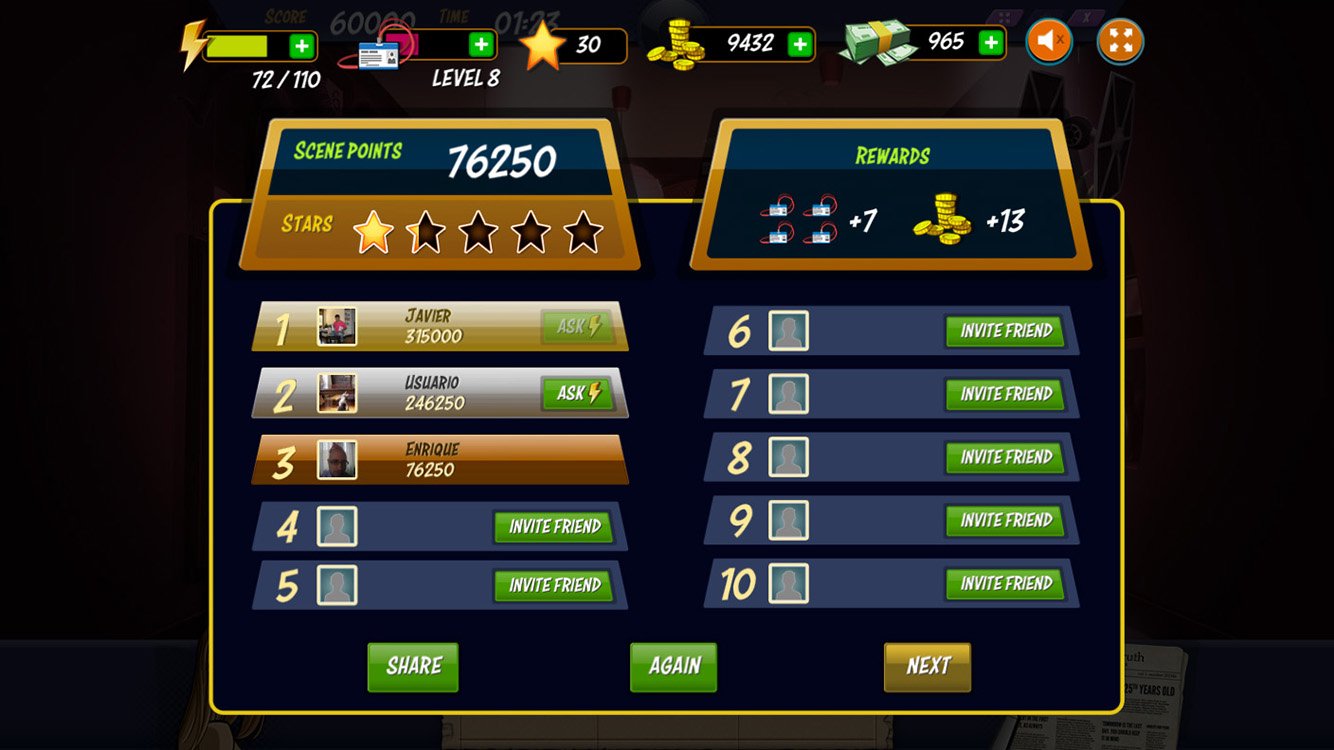
Task: Invite a friend to rank 5
Action: 554,585
